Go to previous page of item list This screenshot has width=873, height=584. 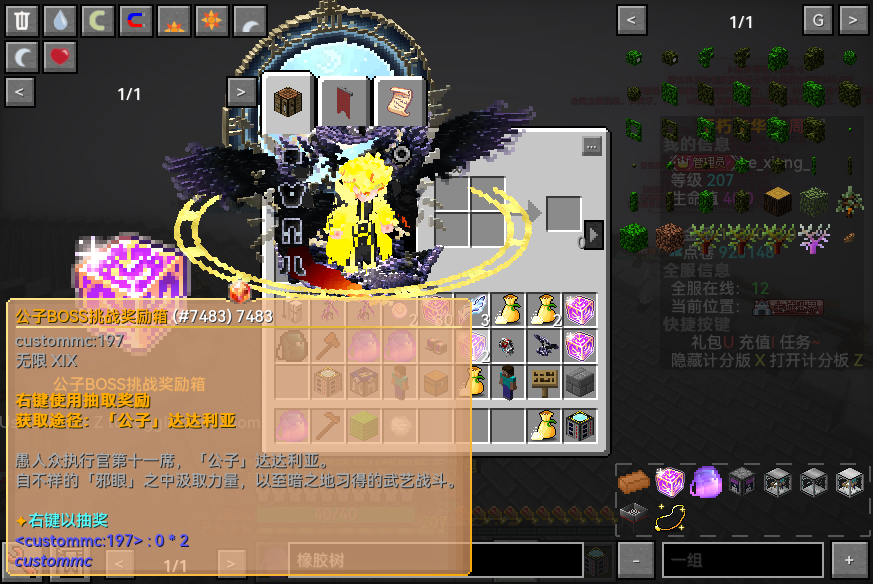point(631,20)
